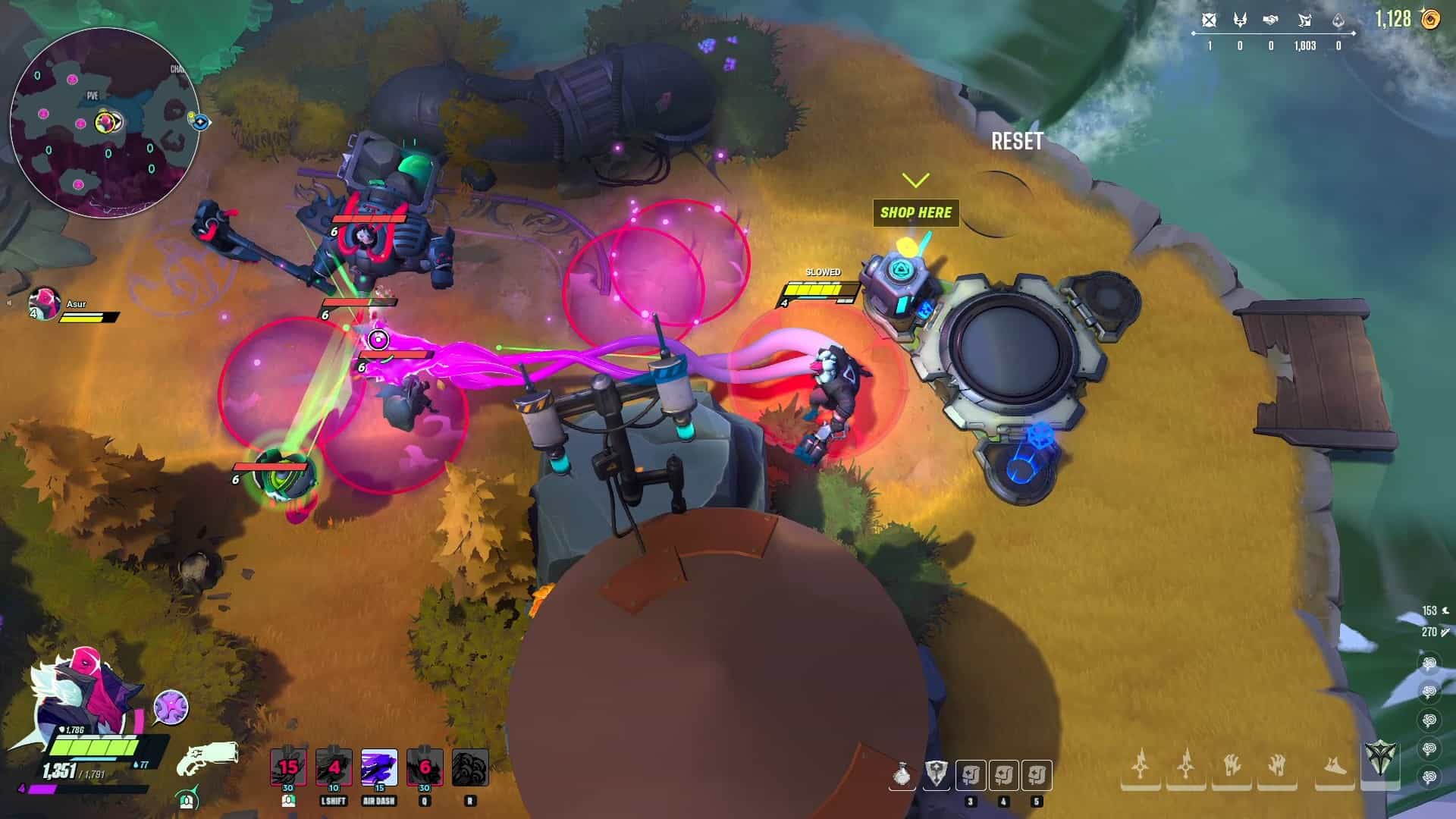Click the ability showing cooldown 15
Image resolution: width=1456 pixels, height=819 pixels.
(288, 767)
